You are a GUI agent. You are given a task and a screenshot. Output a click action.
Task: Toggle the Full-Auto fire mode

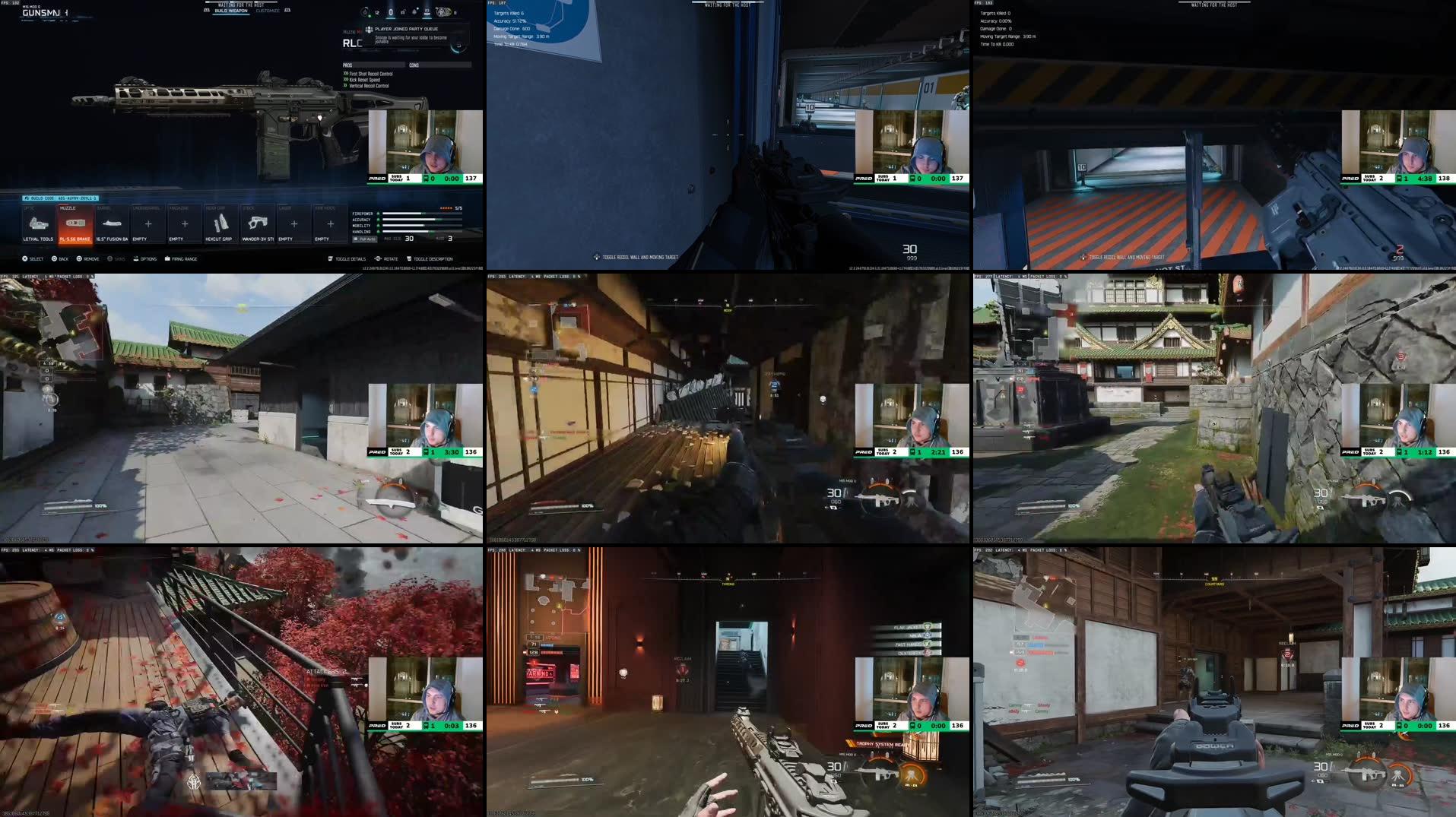point(364,239)
